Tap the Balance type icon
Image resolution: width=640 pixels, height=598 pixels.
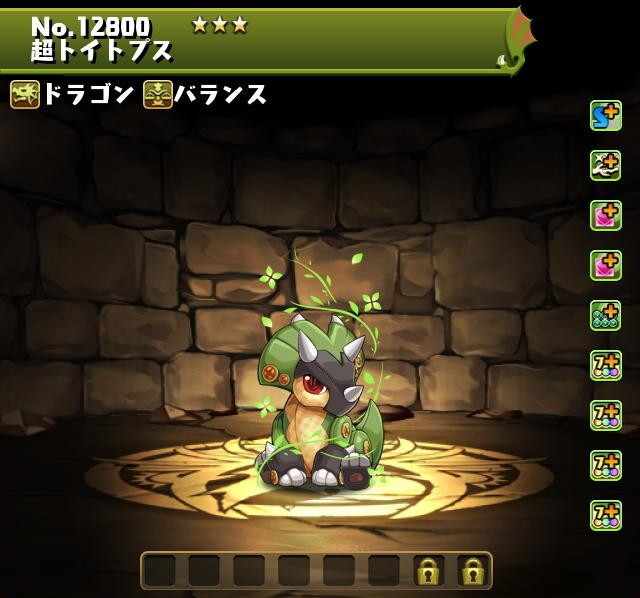point(158,95)
